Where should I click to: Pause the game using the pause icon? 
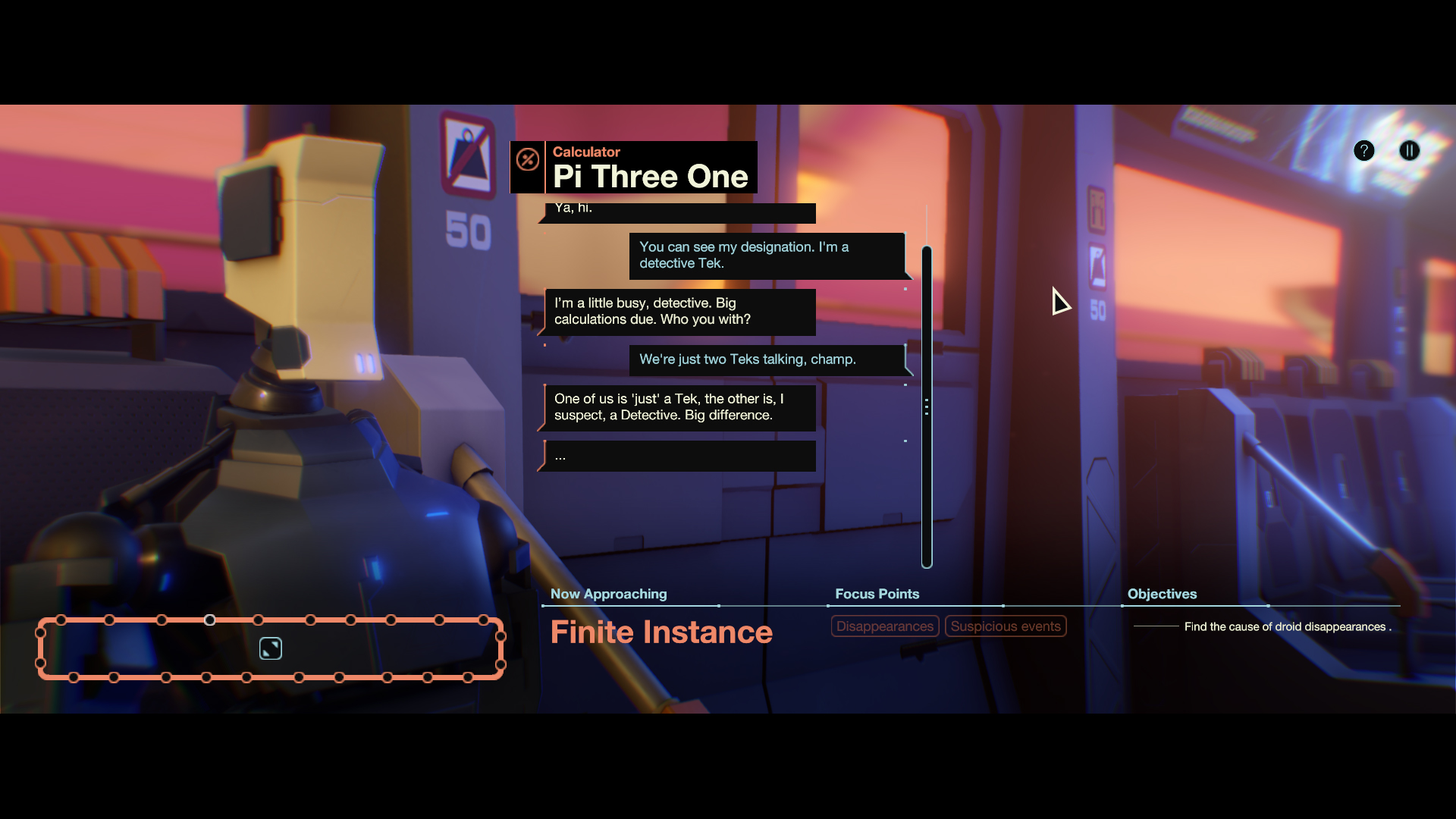tap(1410, 151)
